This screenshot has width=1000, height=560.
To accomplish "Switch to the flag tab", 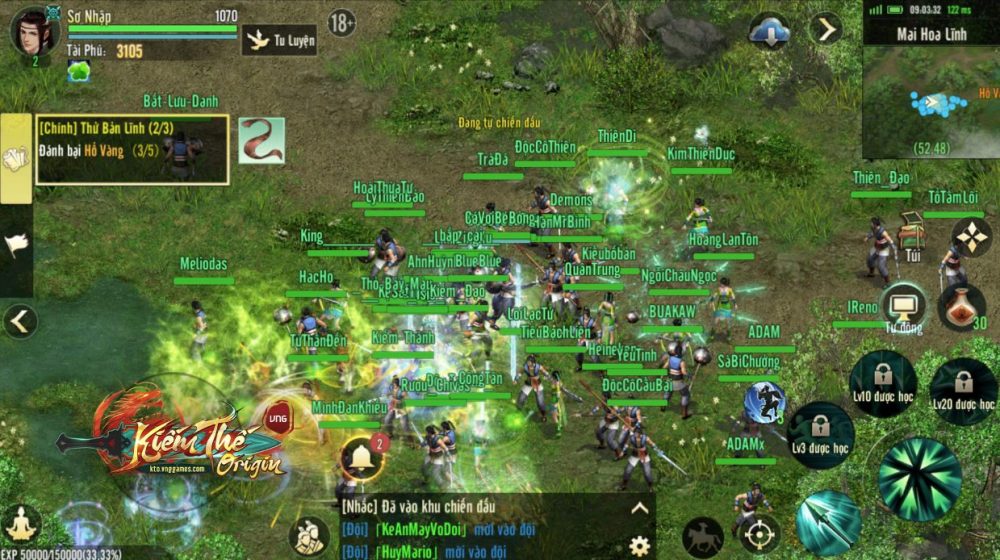I will (x=16, y=244).
